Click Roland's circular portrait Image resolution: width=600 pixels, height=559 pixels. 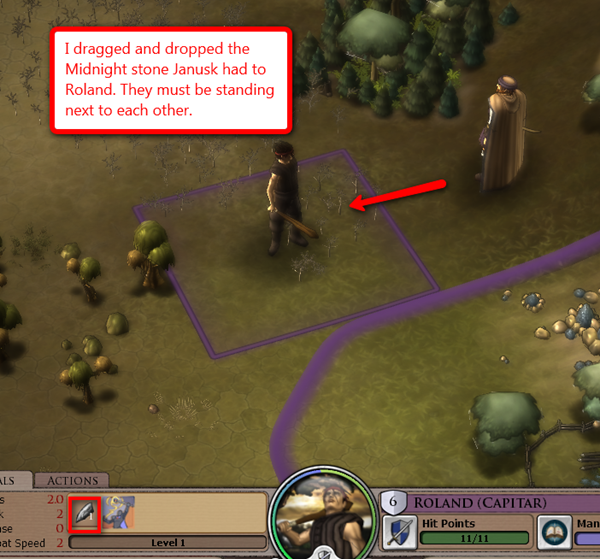(322, 510)
